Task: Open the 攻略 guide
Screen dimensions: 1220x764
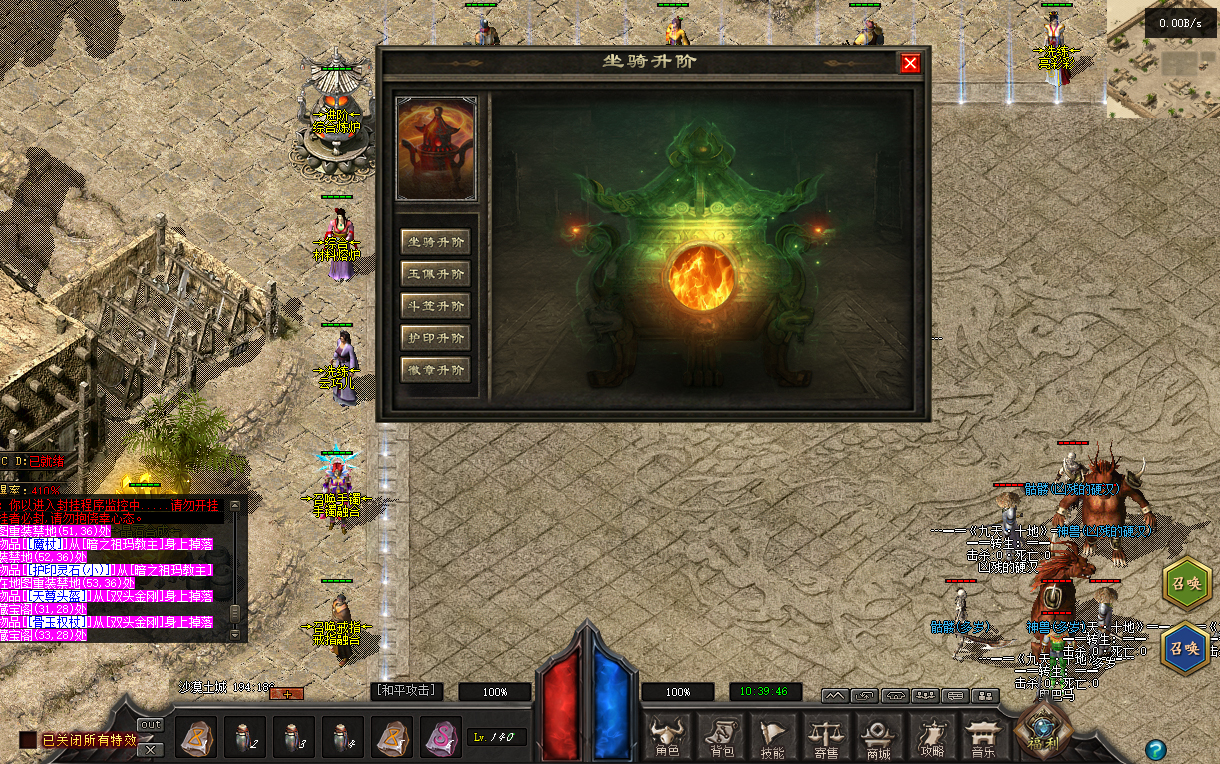Action: pyautogui.click(x=932, y=738)
